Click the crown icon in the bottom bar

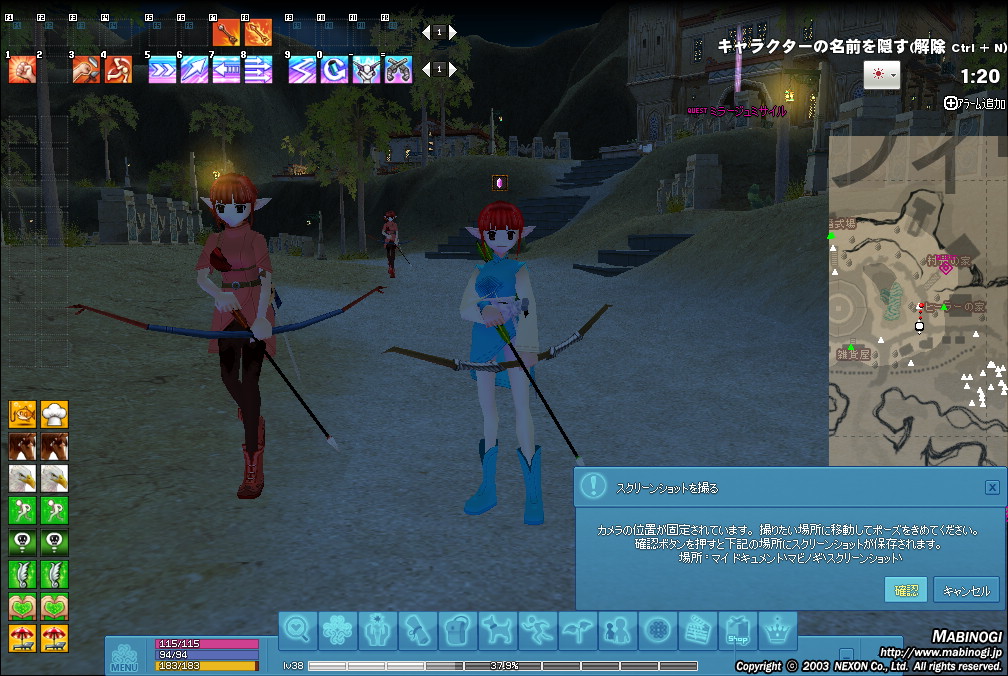(x=778, y=630)
